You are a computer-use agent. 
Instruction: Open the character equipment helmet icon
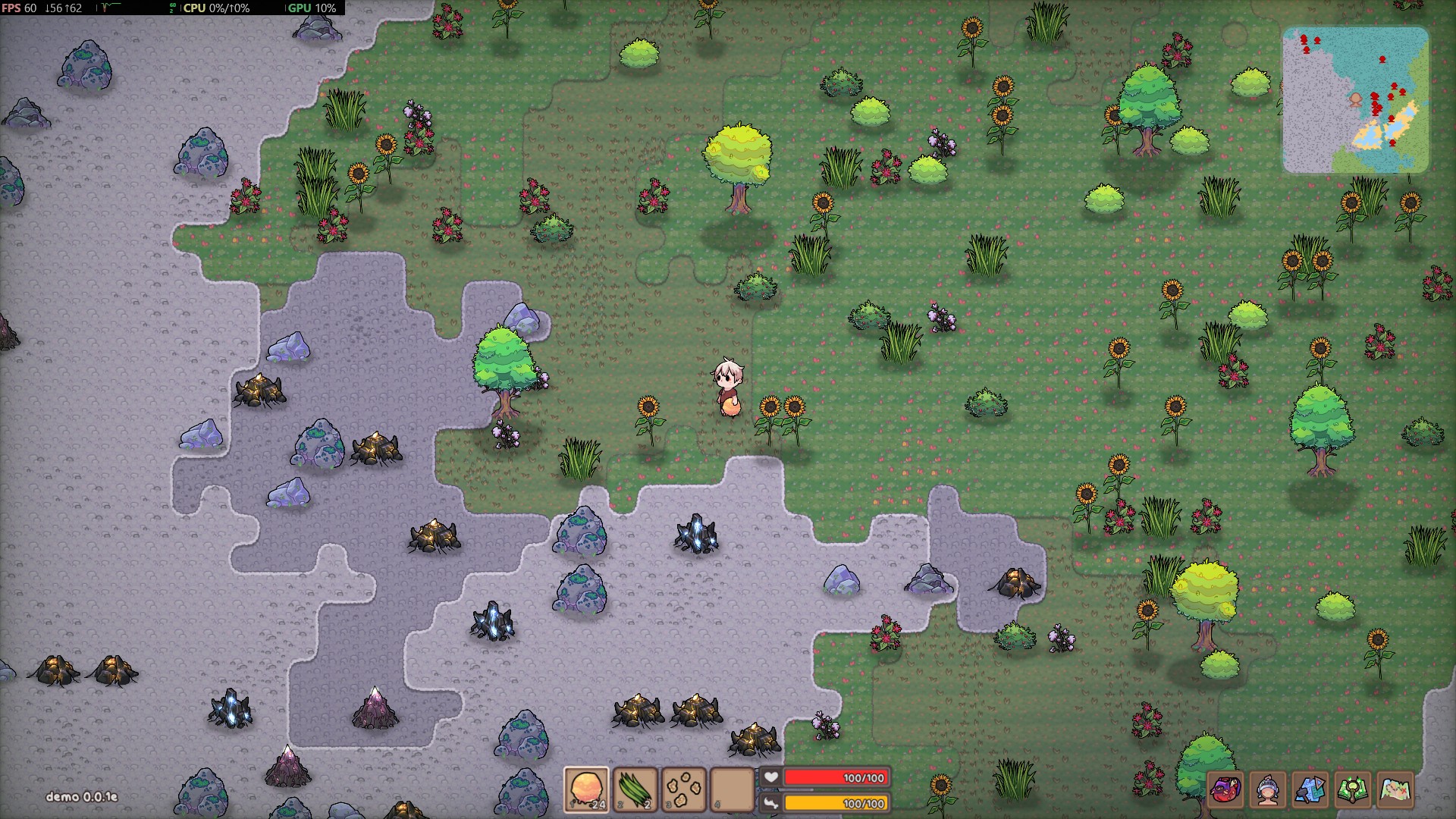pyautogui.click(x=1268, y=790)
